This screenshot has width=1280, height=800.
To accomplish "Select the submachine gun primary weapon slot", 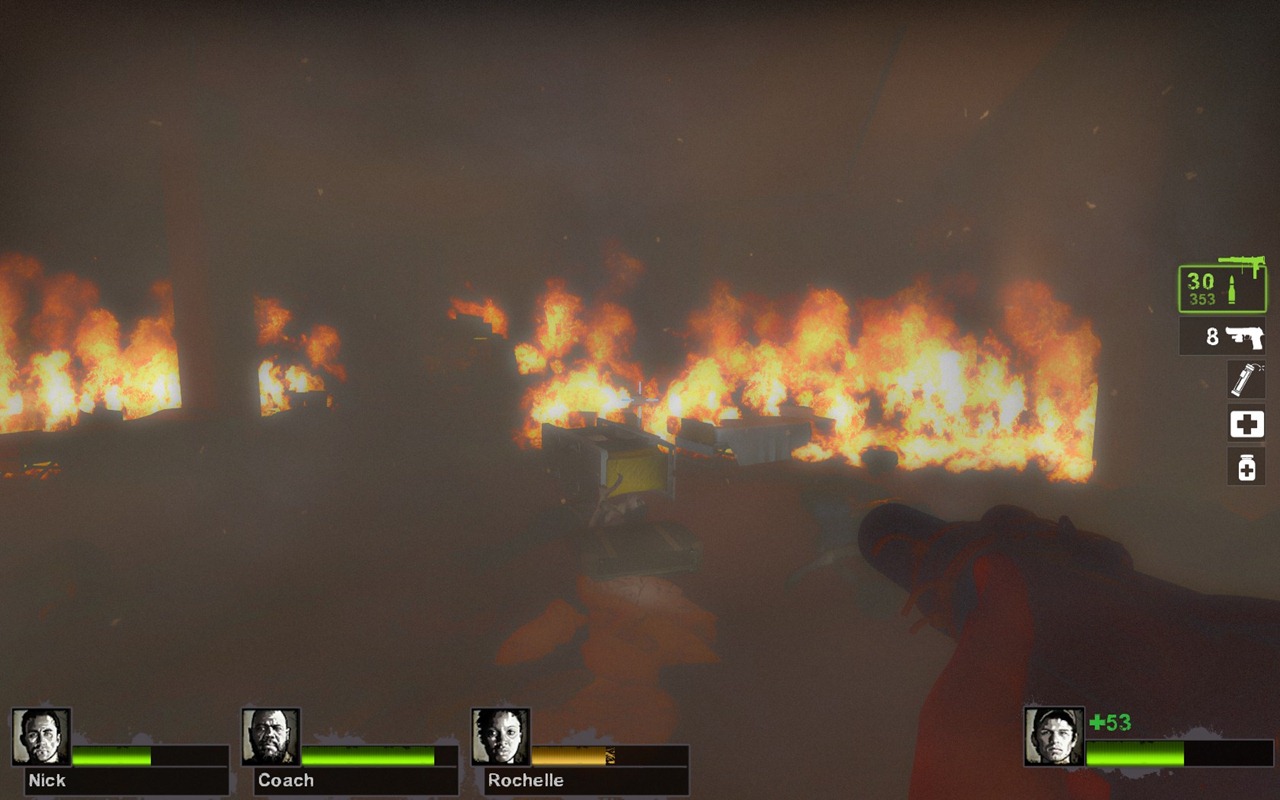I will point(1221,289).
